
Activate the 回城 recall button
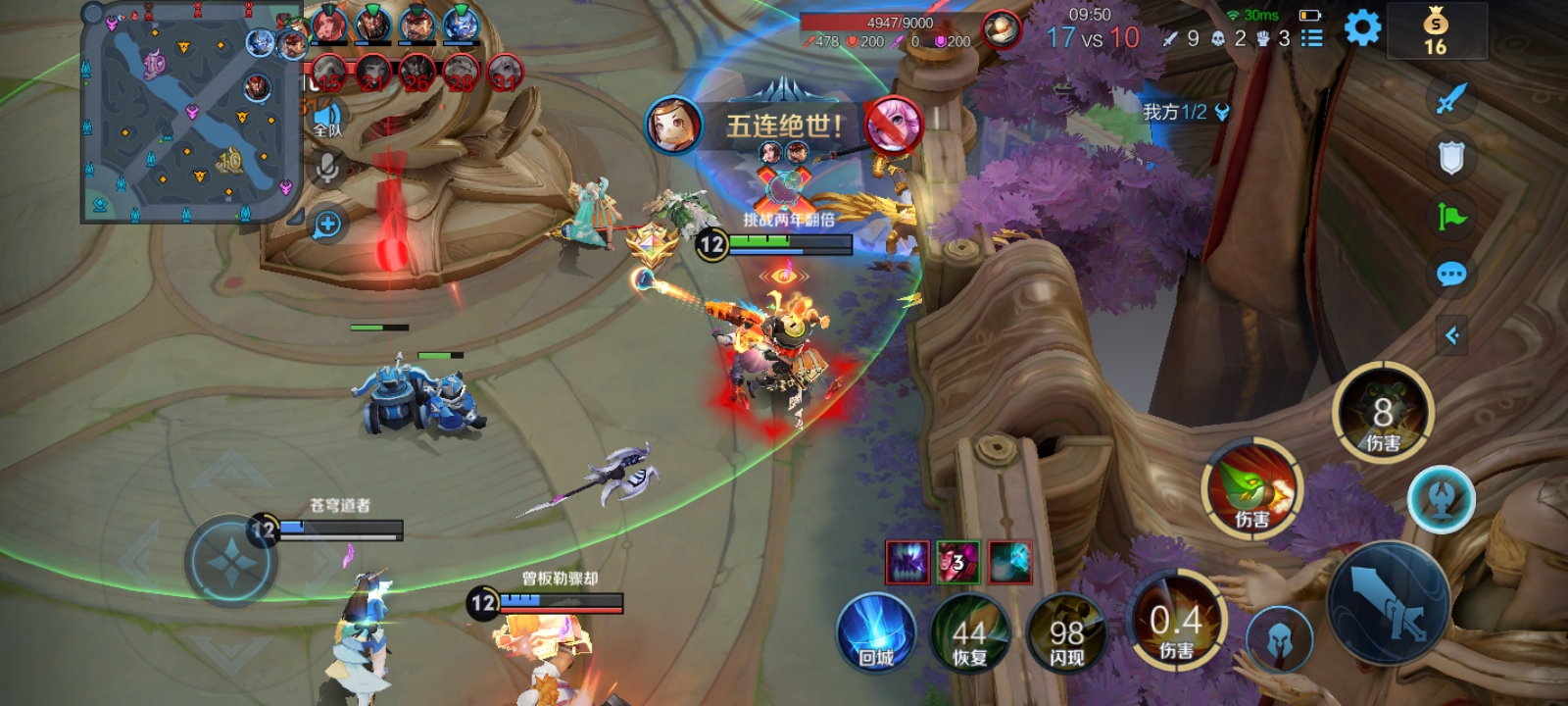coord(876,633)
